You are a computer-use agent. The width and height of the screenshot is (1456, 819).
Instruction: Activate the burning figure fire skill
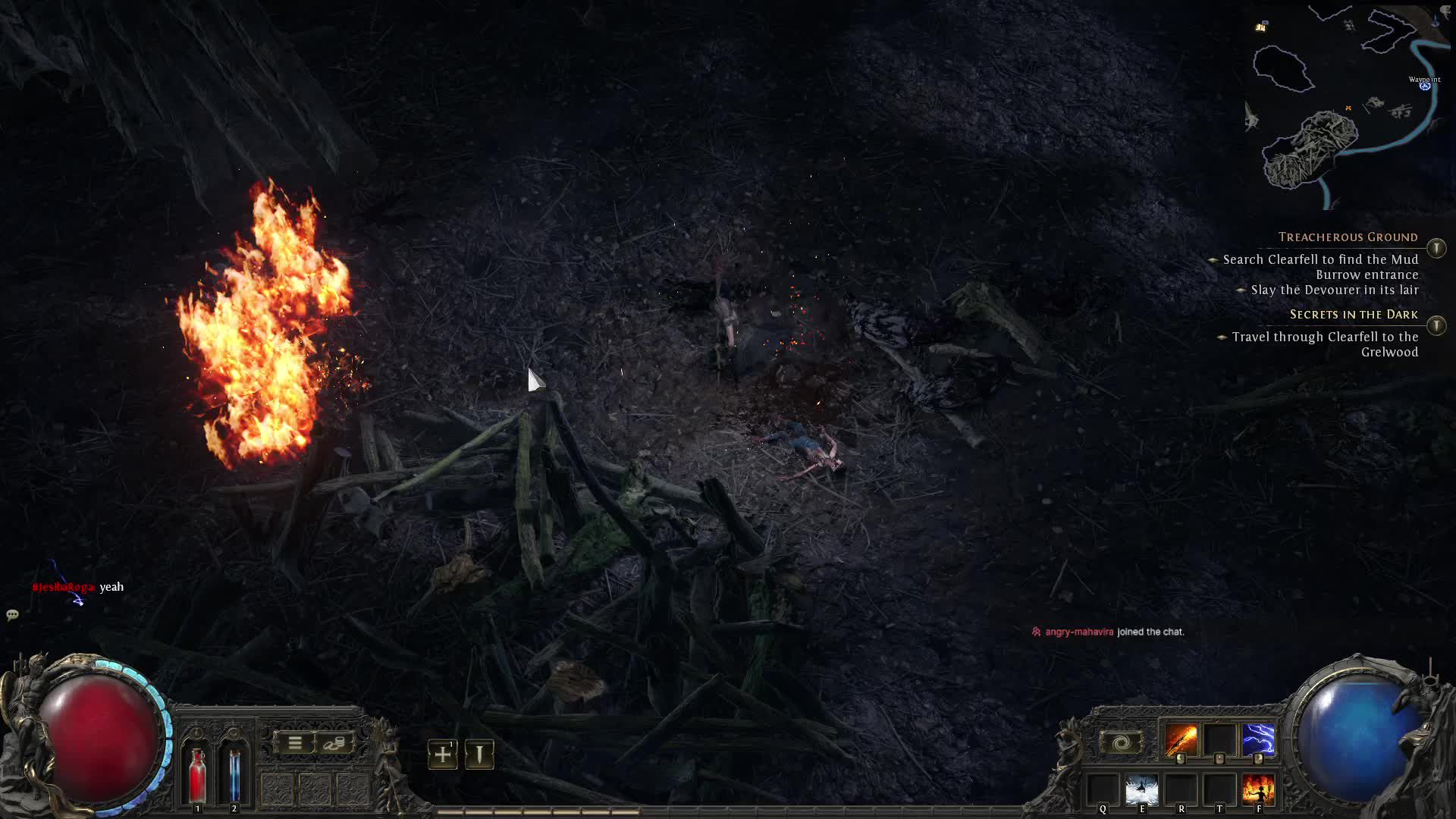[x=1258, y=790]
